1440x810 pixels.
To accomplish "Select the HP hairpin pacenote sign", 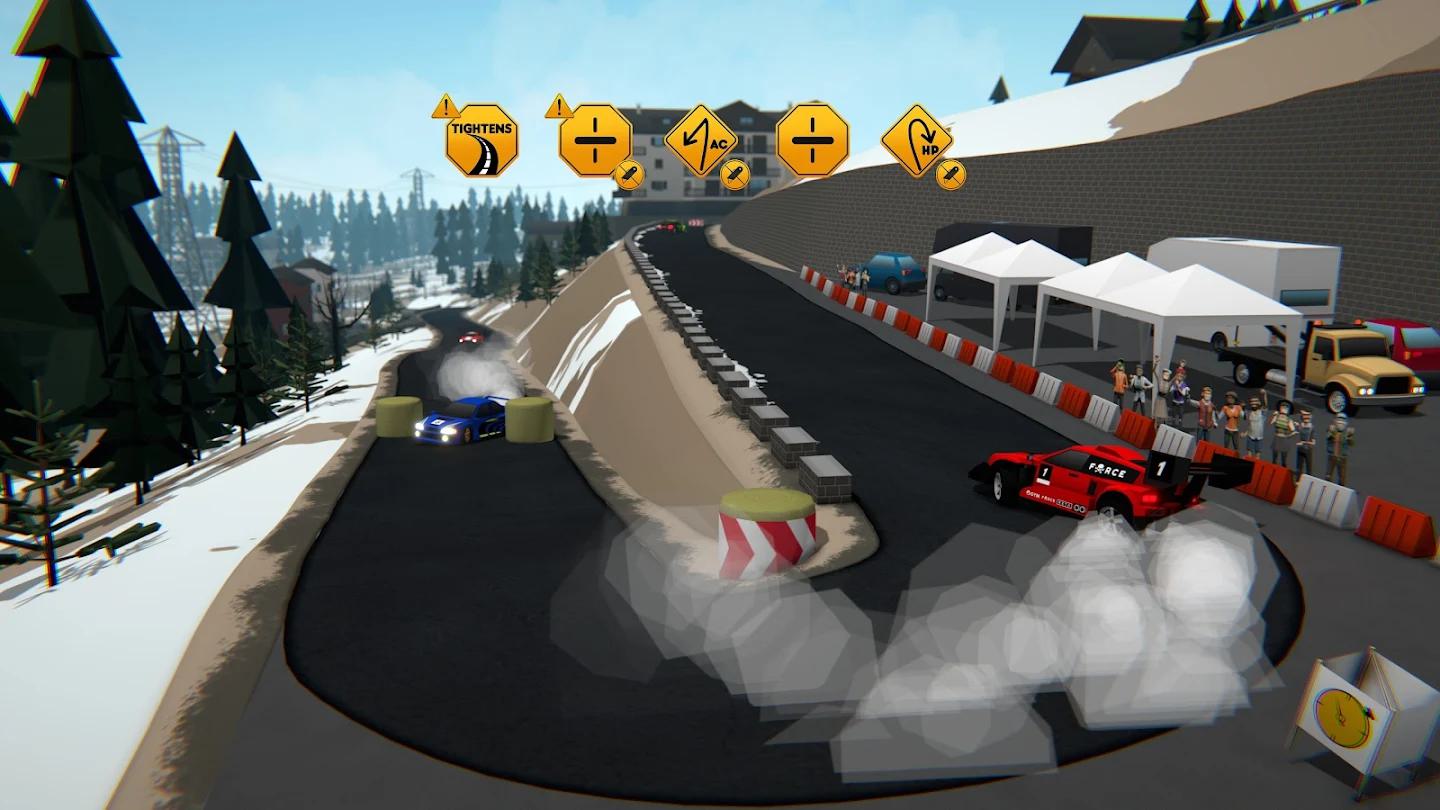I will 917,141.
